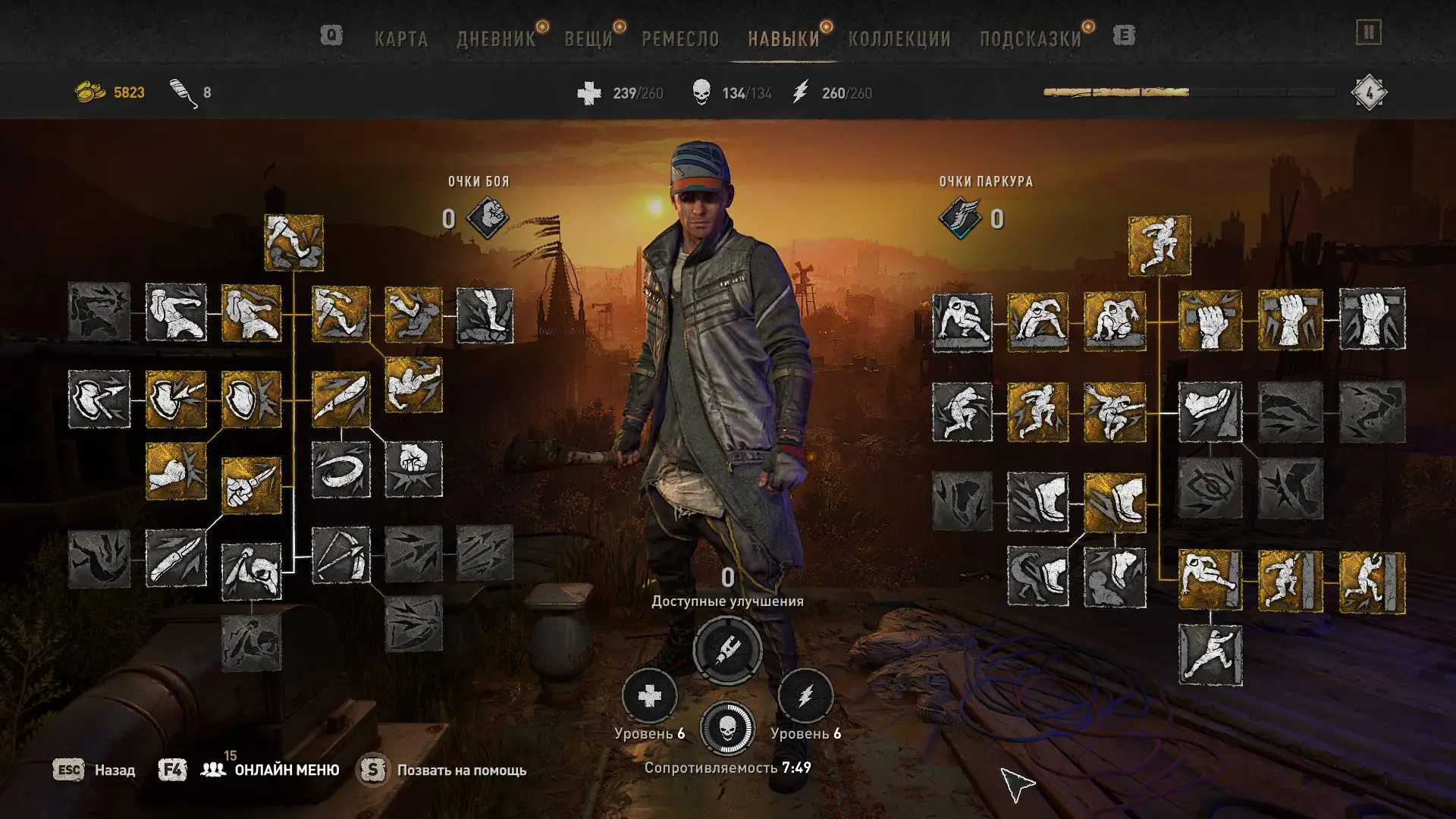Select the stamina lightning upgrade circle
1456x819 pixels.
[805, 696]
